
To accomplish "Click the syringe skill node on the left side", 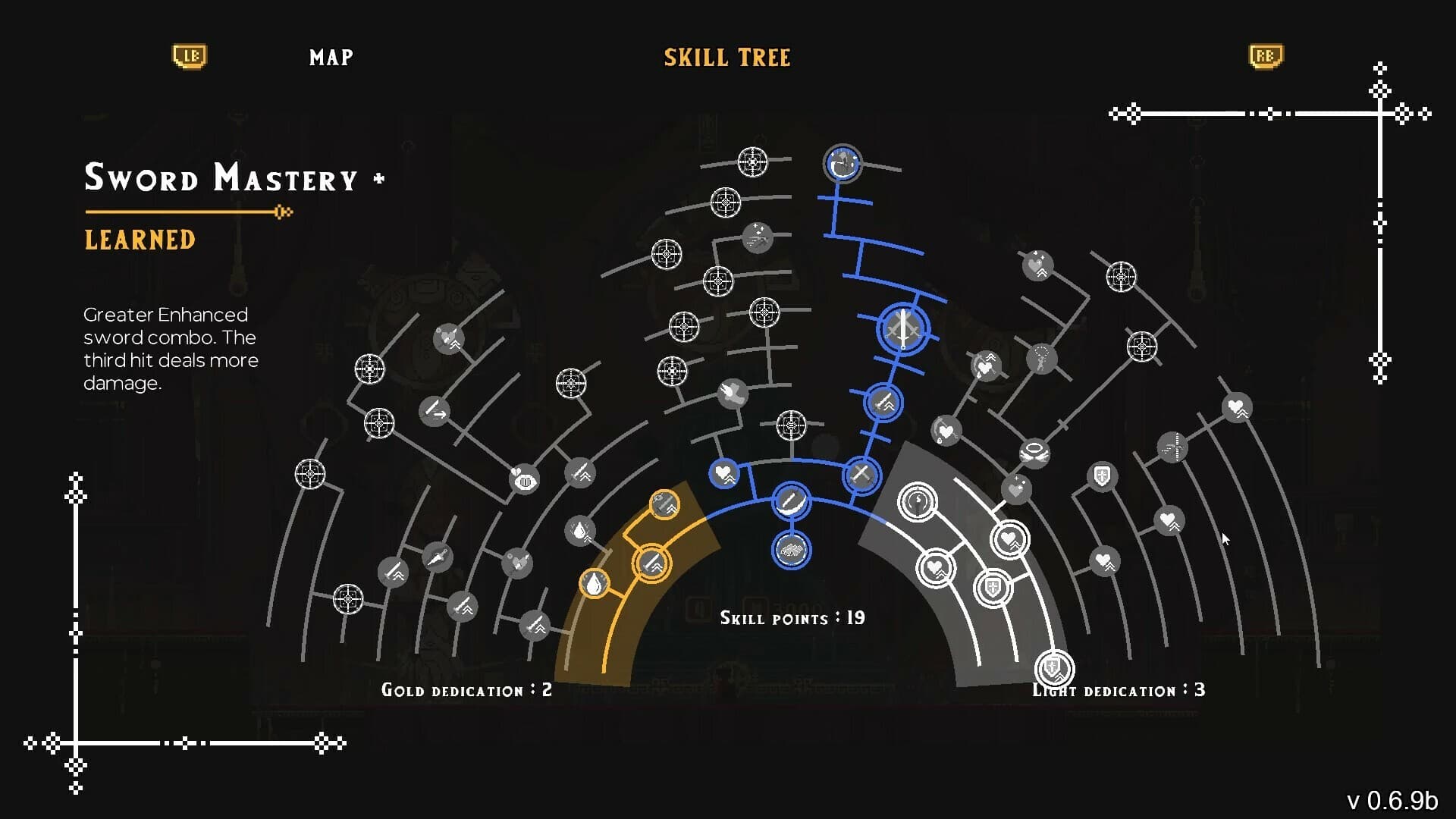I will point(439,556).
